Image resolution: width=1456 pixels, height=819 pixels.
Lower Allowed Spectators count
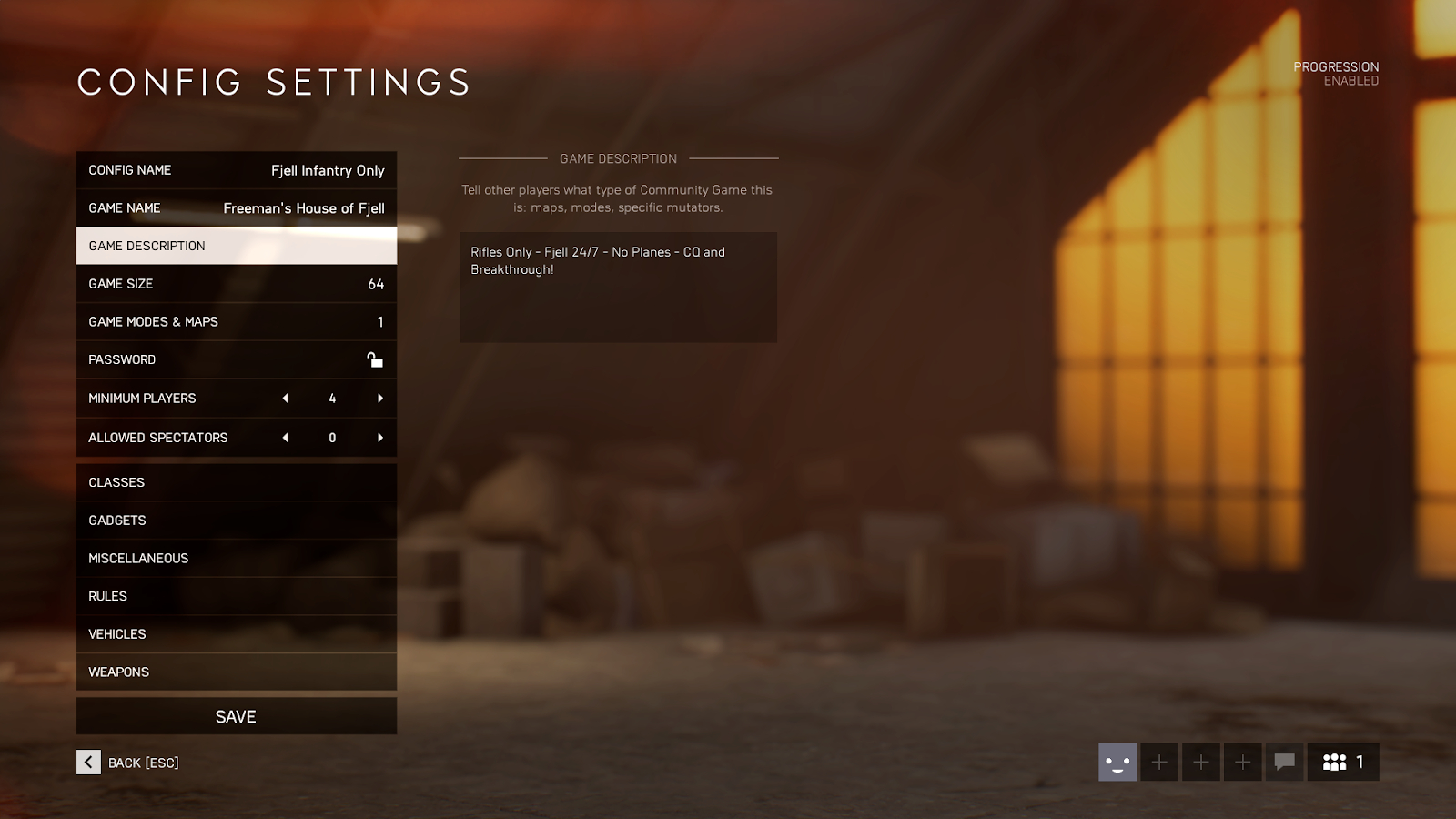[x=286, y=438]
